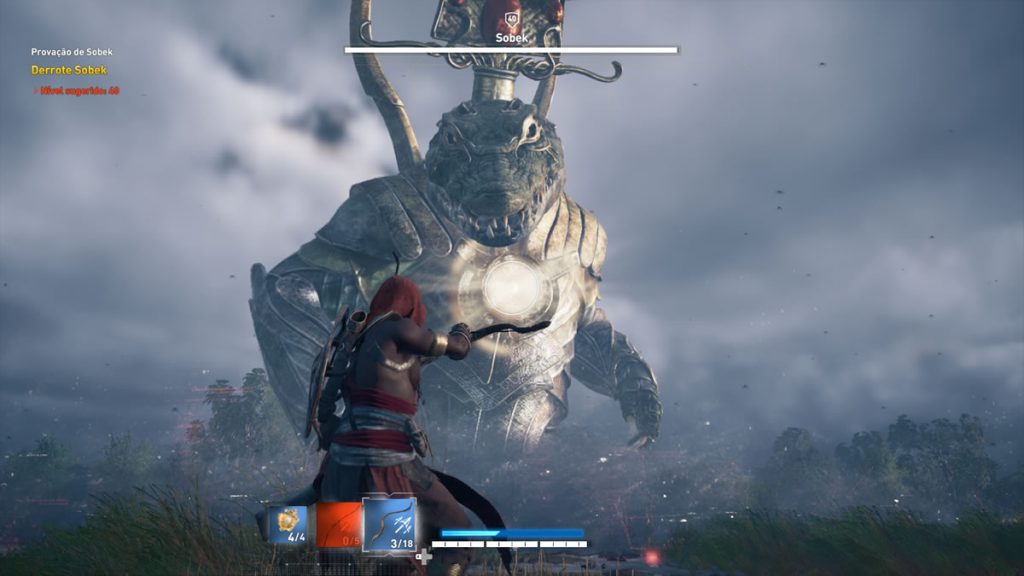Image resolution: width=1024 pixels, height=576 pixels.
Task: Open the 'Derrote Sobek' quest objective
Action: (69, 70)
